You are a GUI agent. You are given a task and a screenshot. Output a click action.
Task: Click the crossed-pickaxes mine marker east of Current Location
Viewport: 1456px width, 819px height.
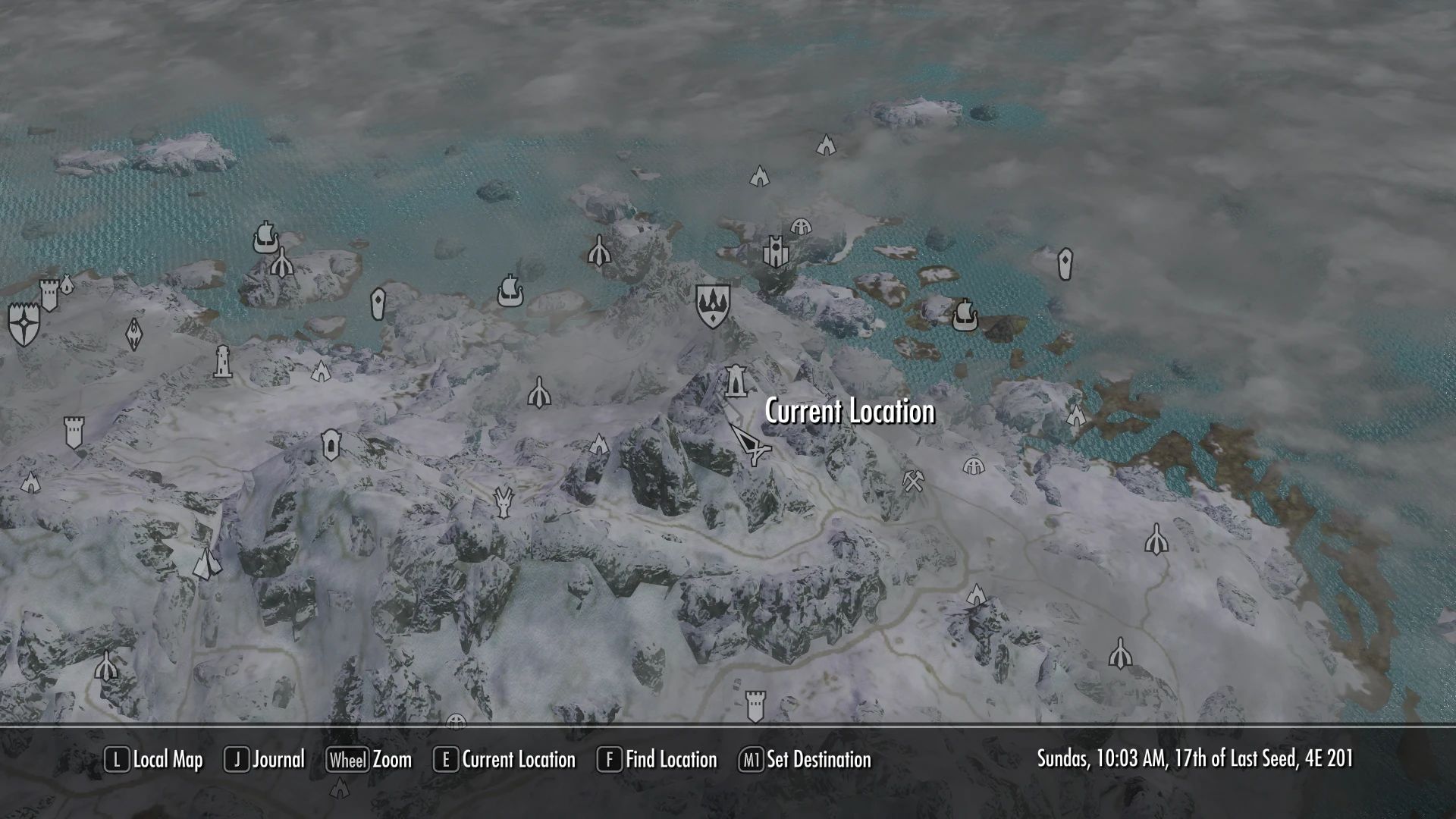tap(913, 481)
